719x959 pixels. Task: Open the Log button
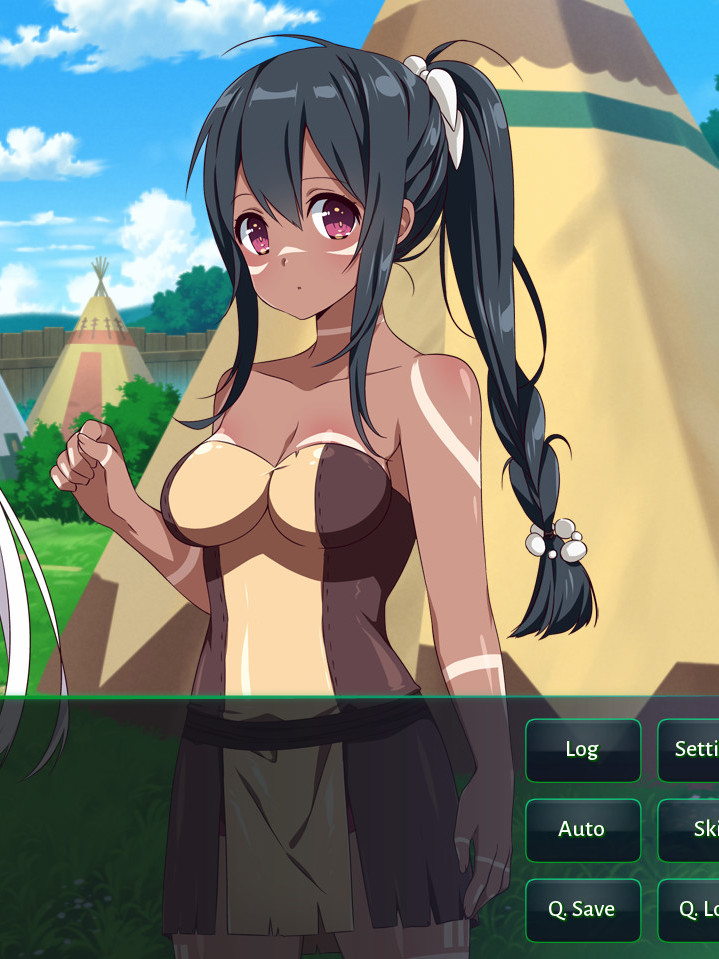(x=582, y=750)
